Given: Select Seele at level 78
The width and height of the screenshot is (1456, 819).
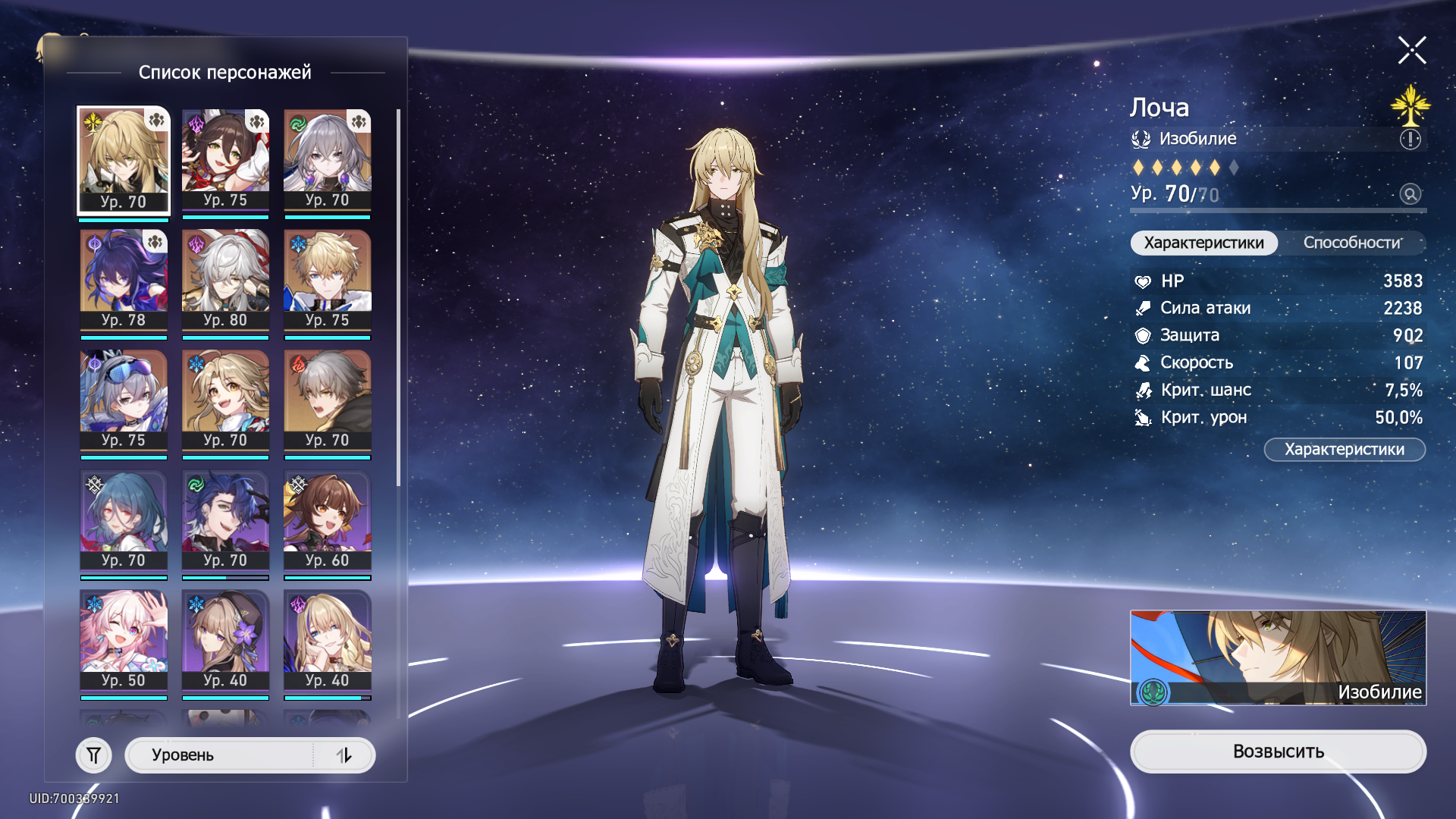Looking at the screenshot, I should click(124, 281).
